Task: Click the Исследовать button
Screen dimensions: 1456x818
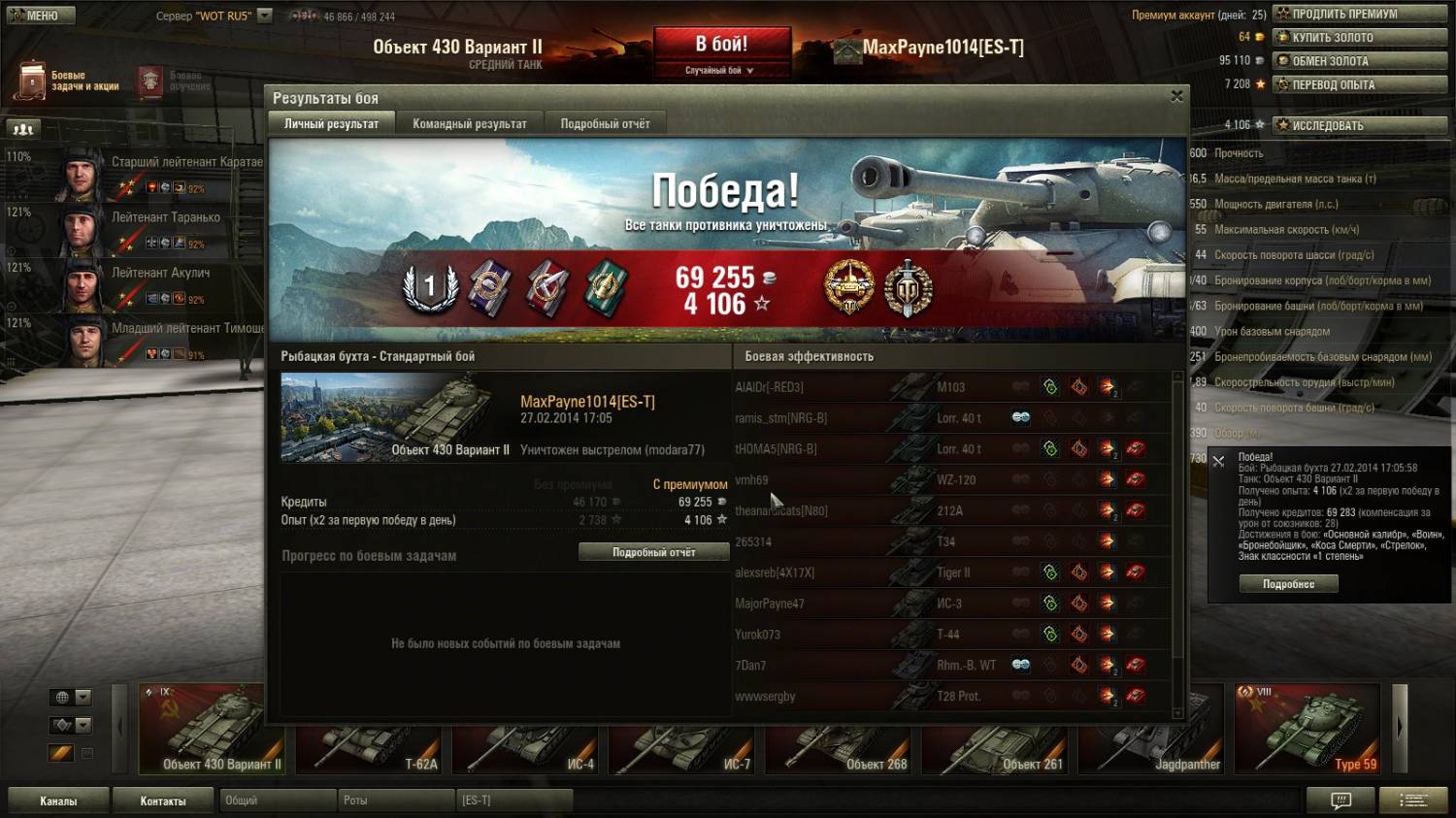Action: [x=1361, y=125]
